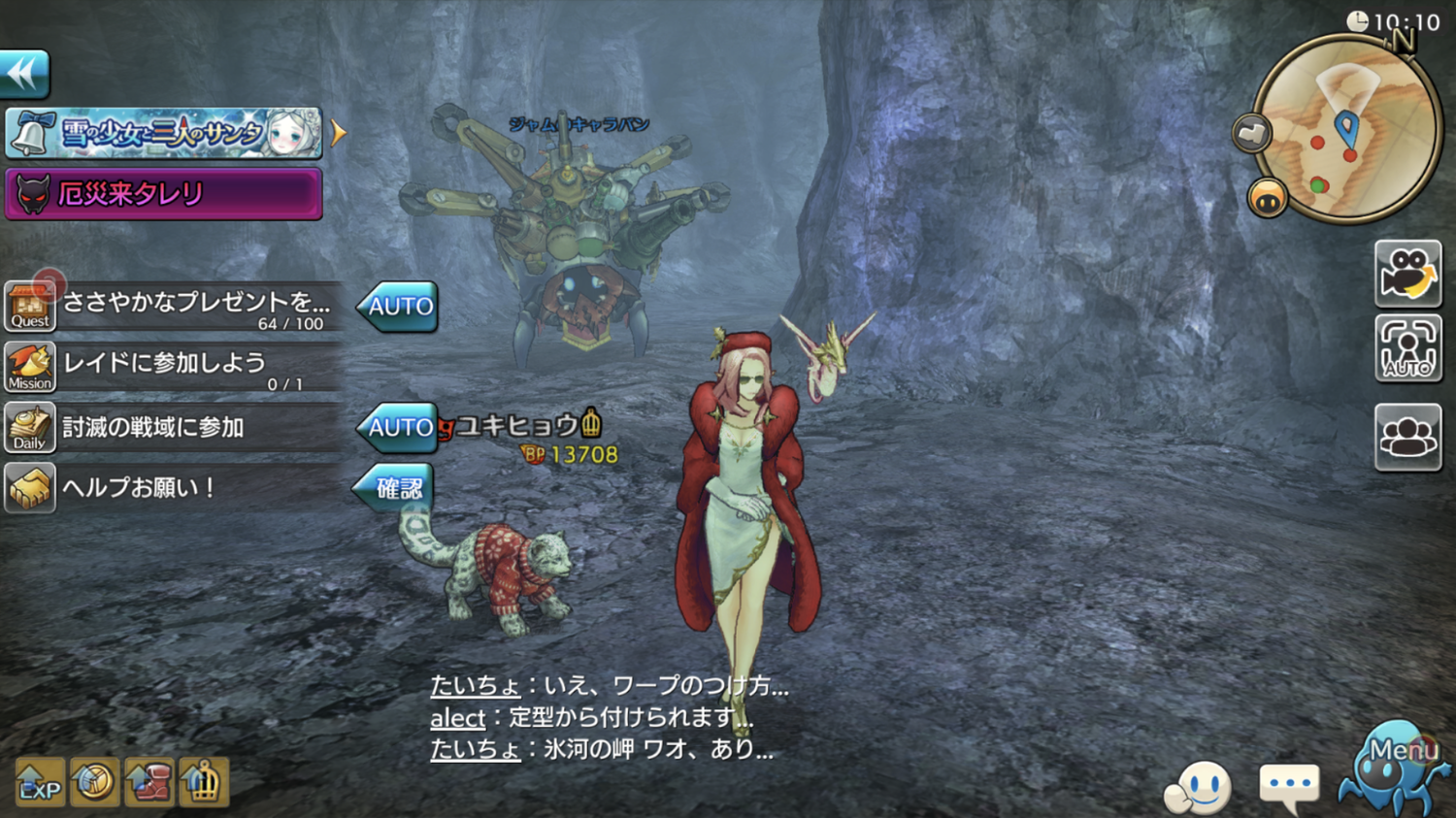Expand the event banner list arrow
1456x818 pixels.
338,133
